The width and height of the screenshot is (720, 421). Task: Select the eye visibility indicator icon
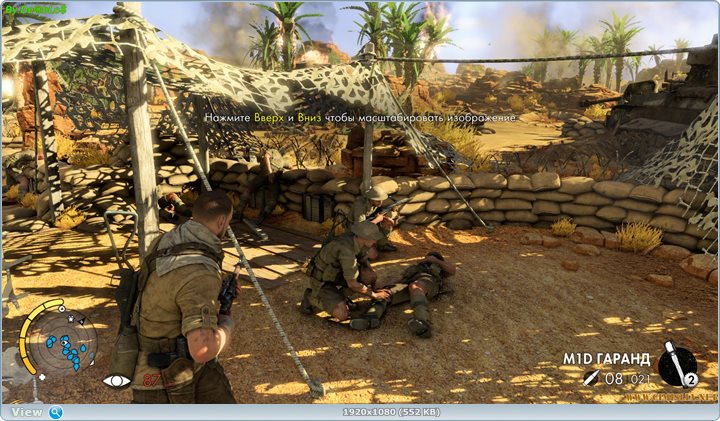click(116, 381)
